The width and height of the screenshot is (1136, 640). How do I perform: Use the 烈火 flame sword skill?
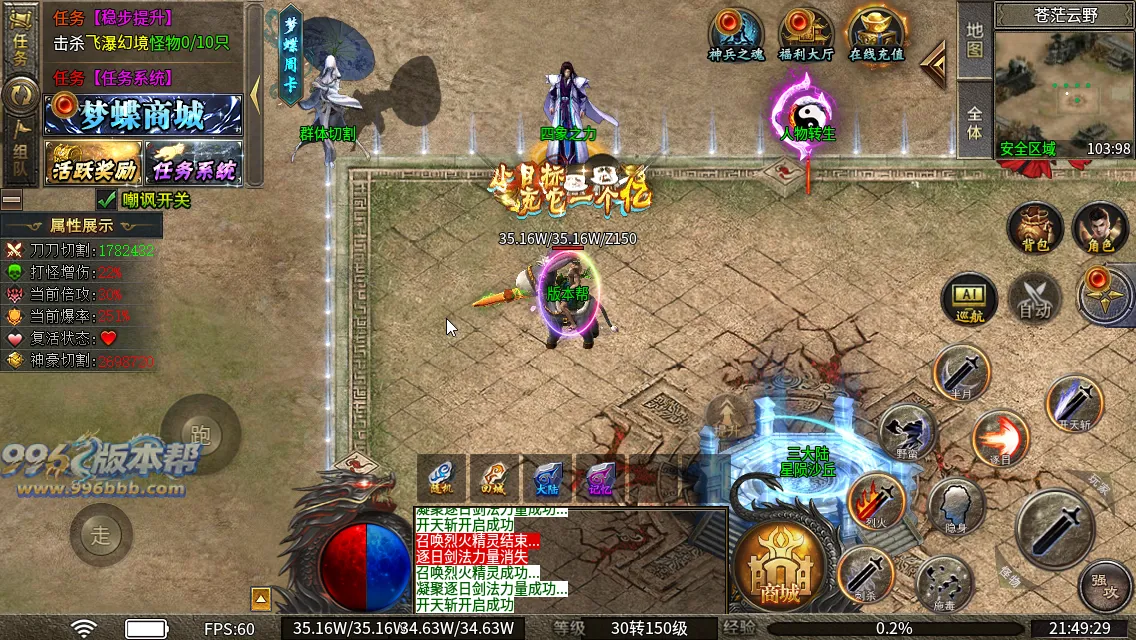click(875, 499)
